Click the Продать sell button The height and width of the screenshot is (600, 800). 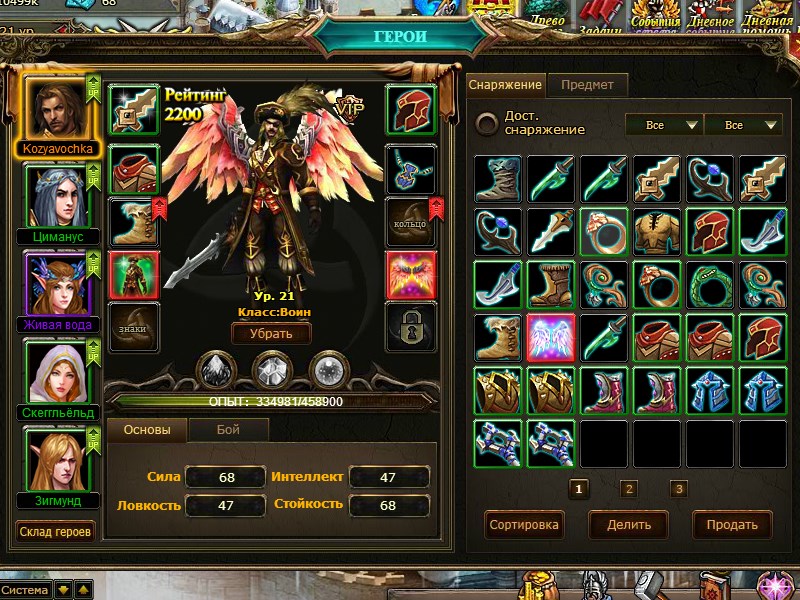[x=732, y=524]
